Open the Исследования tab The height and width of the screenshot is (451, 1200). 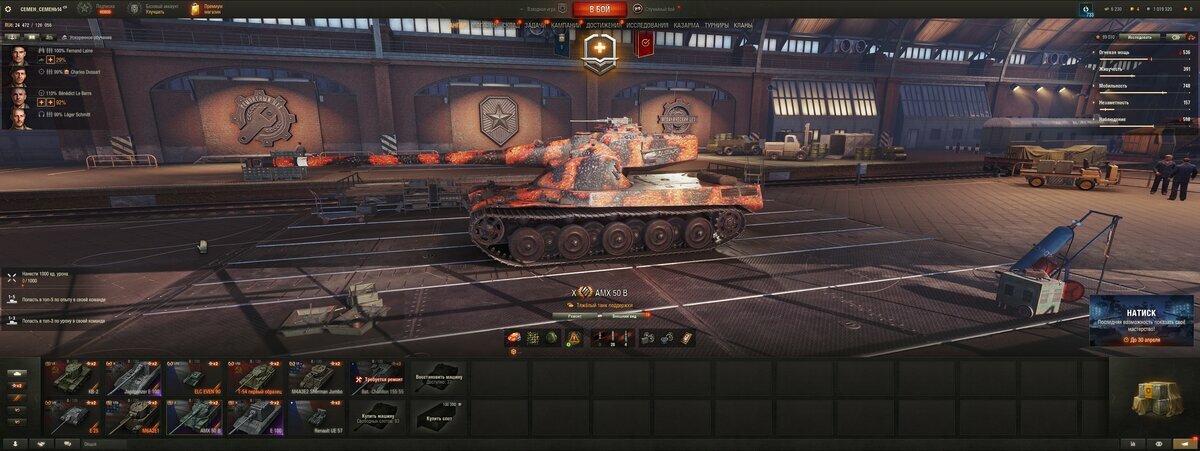pyautogui.click(x=648, y=25)
